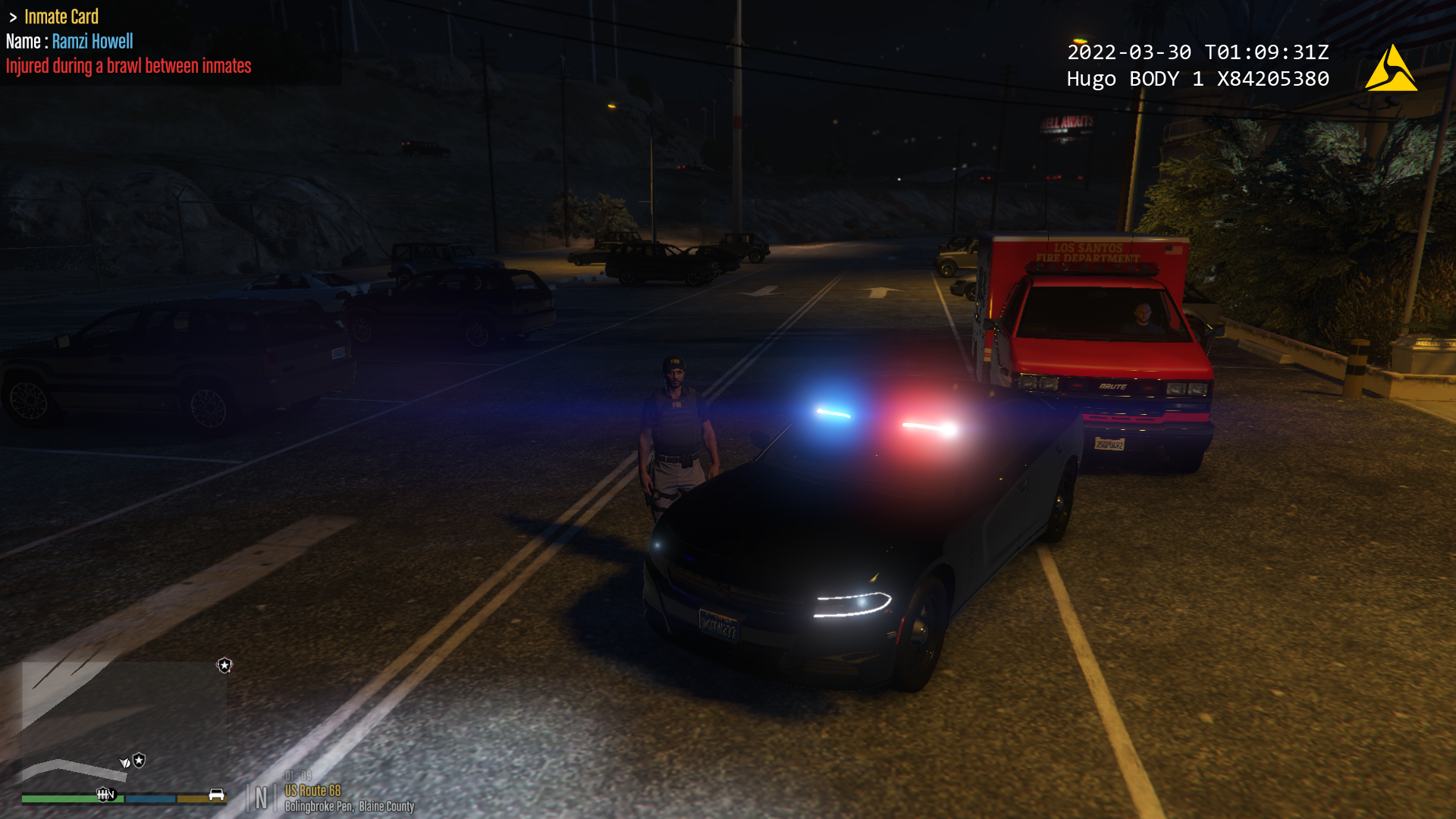Select inmate name Ramzi Howell
The height and width of the screenshot is (819, 1456).
tap(93, 42)
